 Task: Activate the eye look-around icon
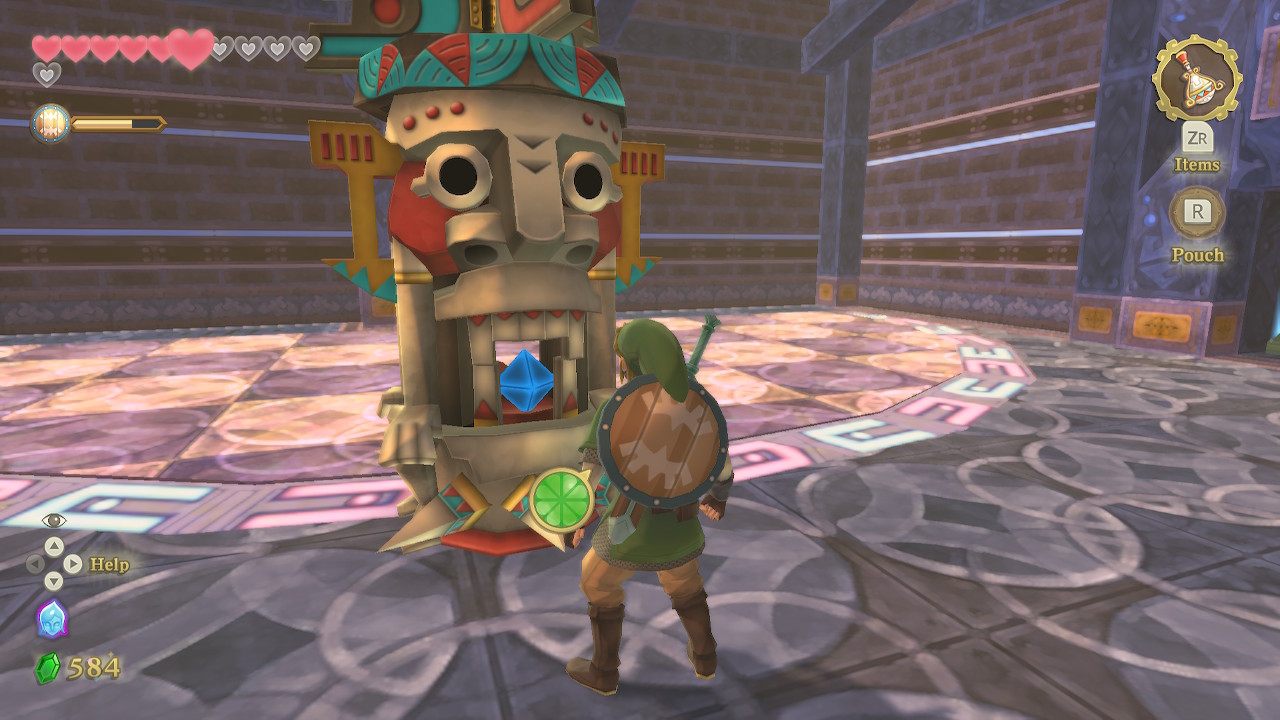[54, 520]
